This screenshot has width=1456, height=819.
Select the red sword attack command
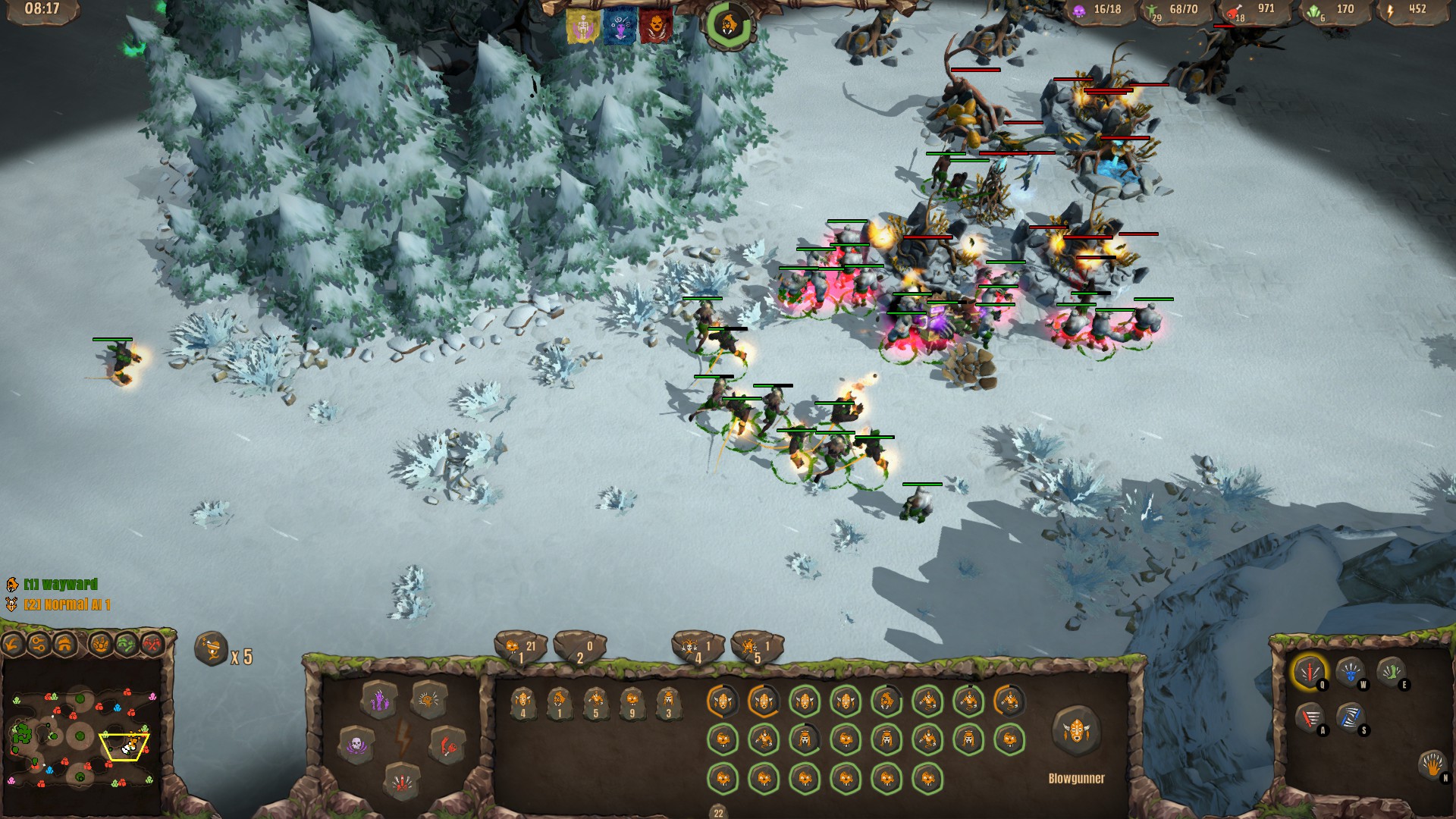click(x=1309, y=672)
